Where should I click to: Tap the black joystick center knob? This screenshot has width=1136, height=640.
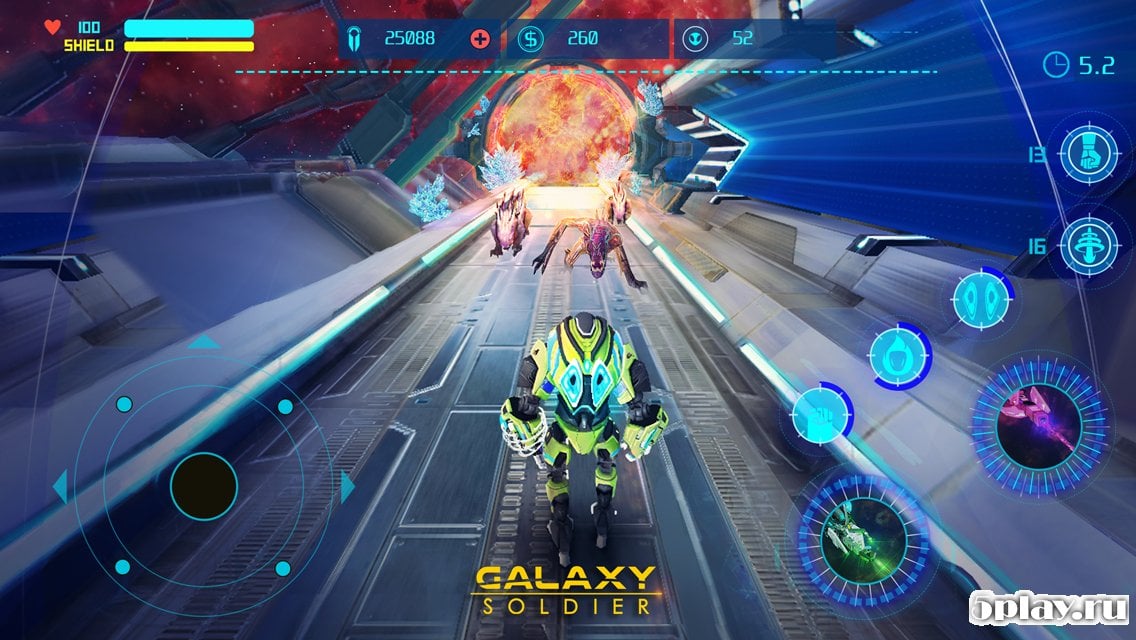[x=204, y=486]
